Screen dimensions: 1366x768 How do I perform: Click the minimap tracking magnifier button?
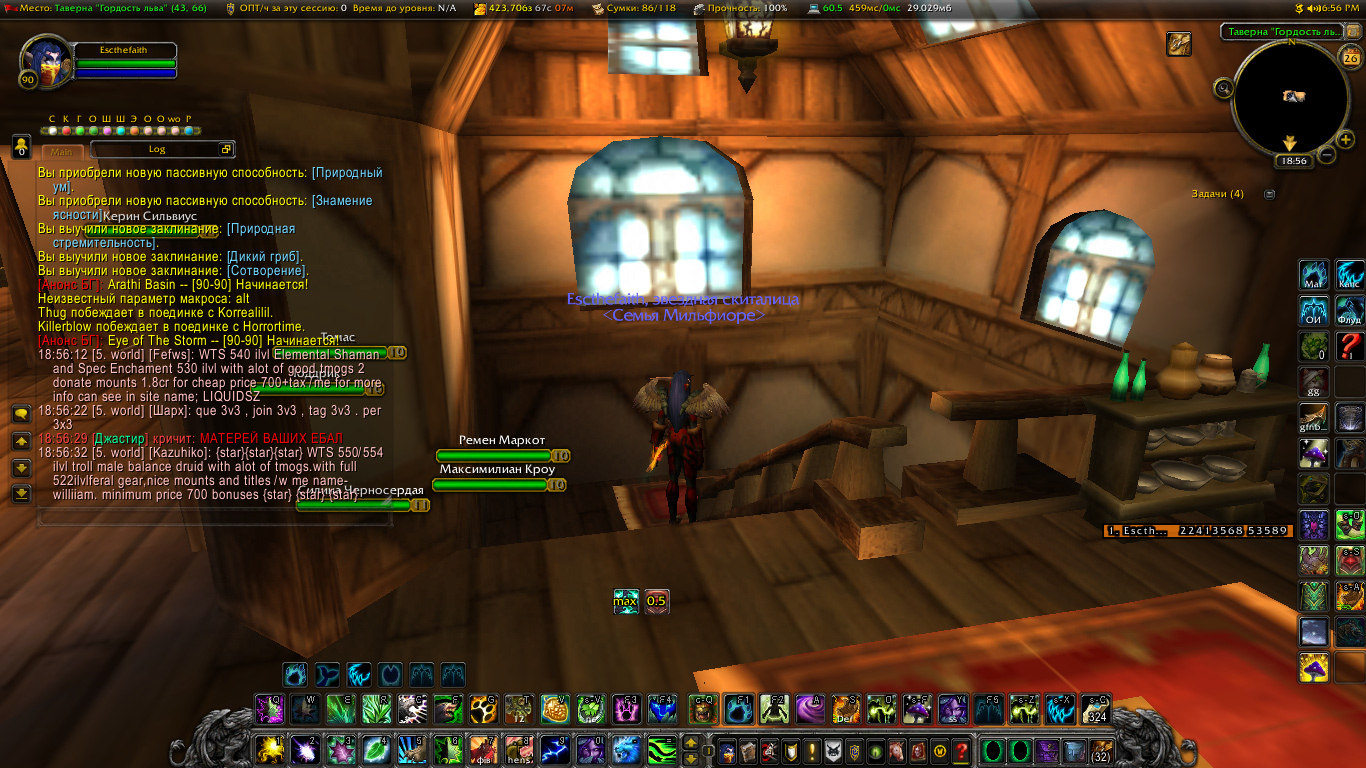(x=1222, y=88)
